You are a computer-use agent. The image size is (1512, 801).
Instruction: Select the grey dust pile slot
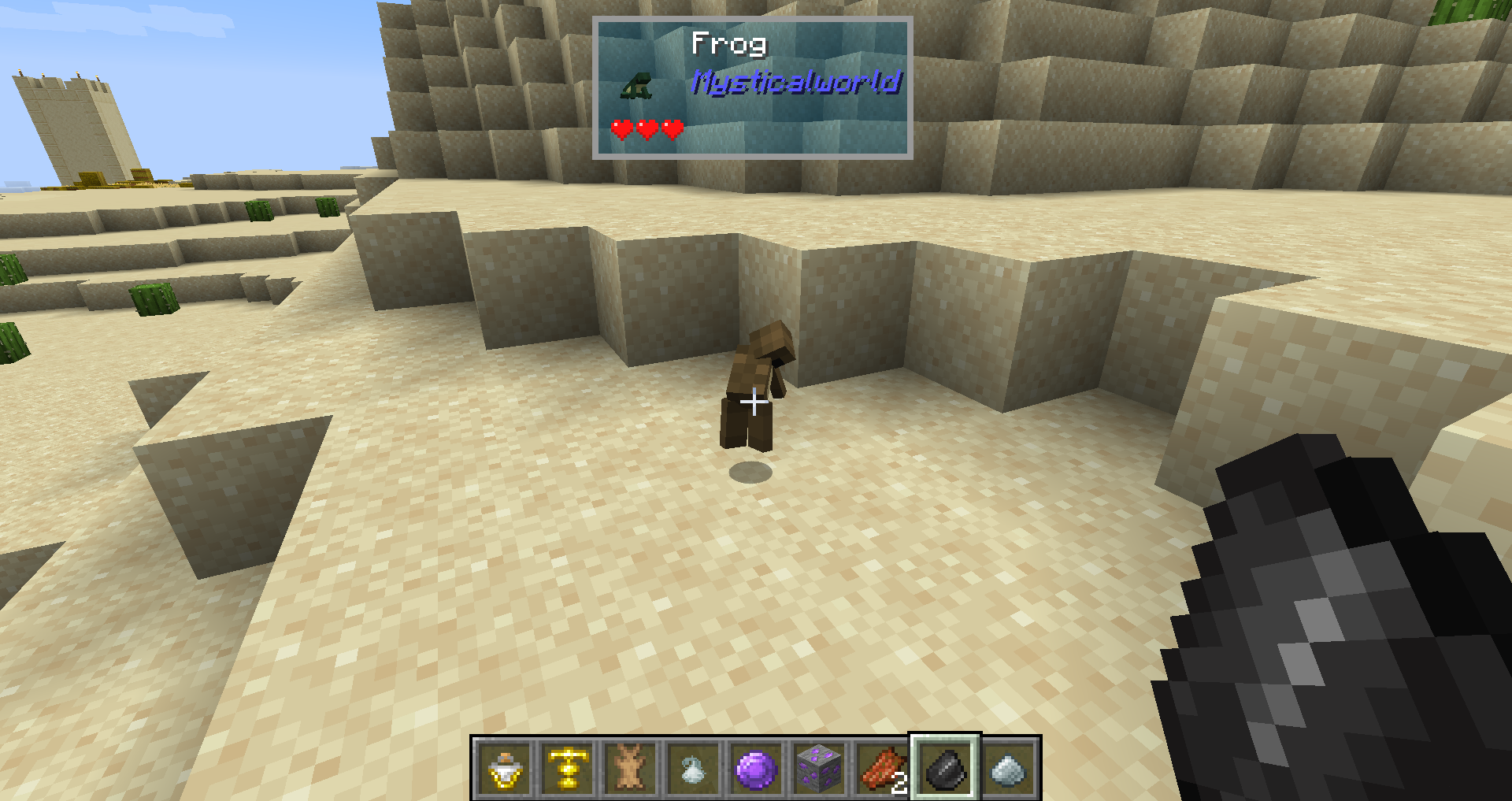[x=1009, y=769]
